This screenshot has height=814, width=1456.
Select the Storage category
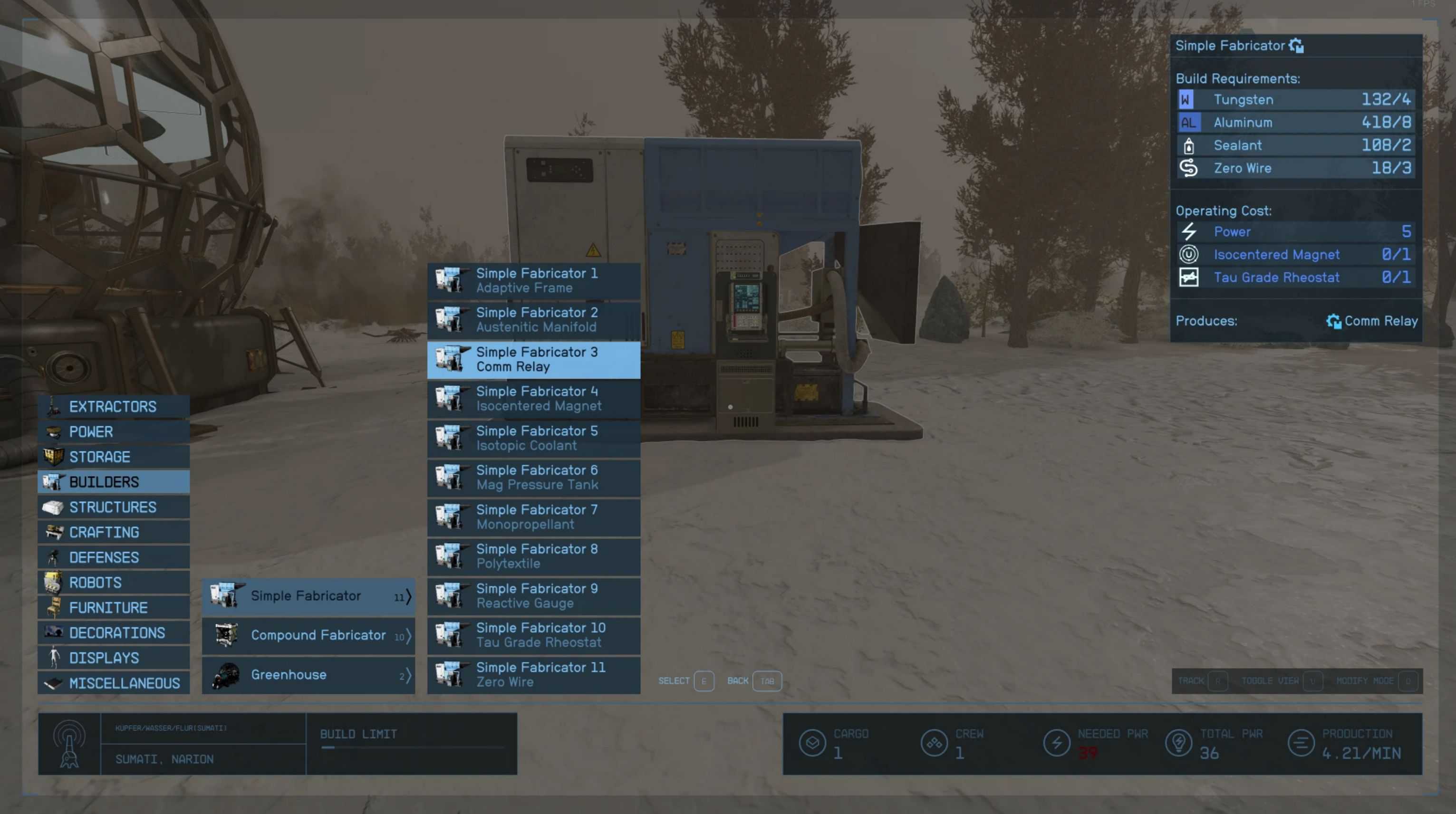click(113, 457)
